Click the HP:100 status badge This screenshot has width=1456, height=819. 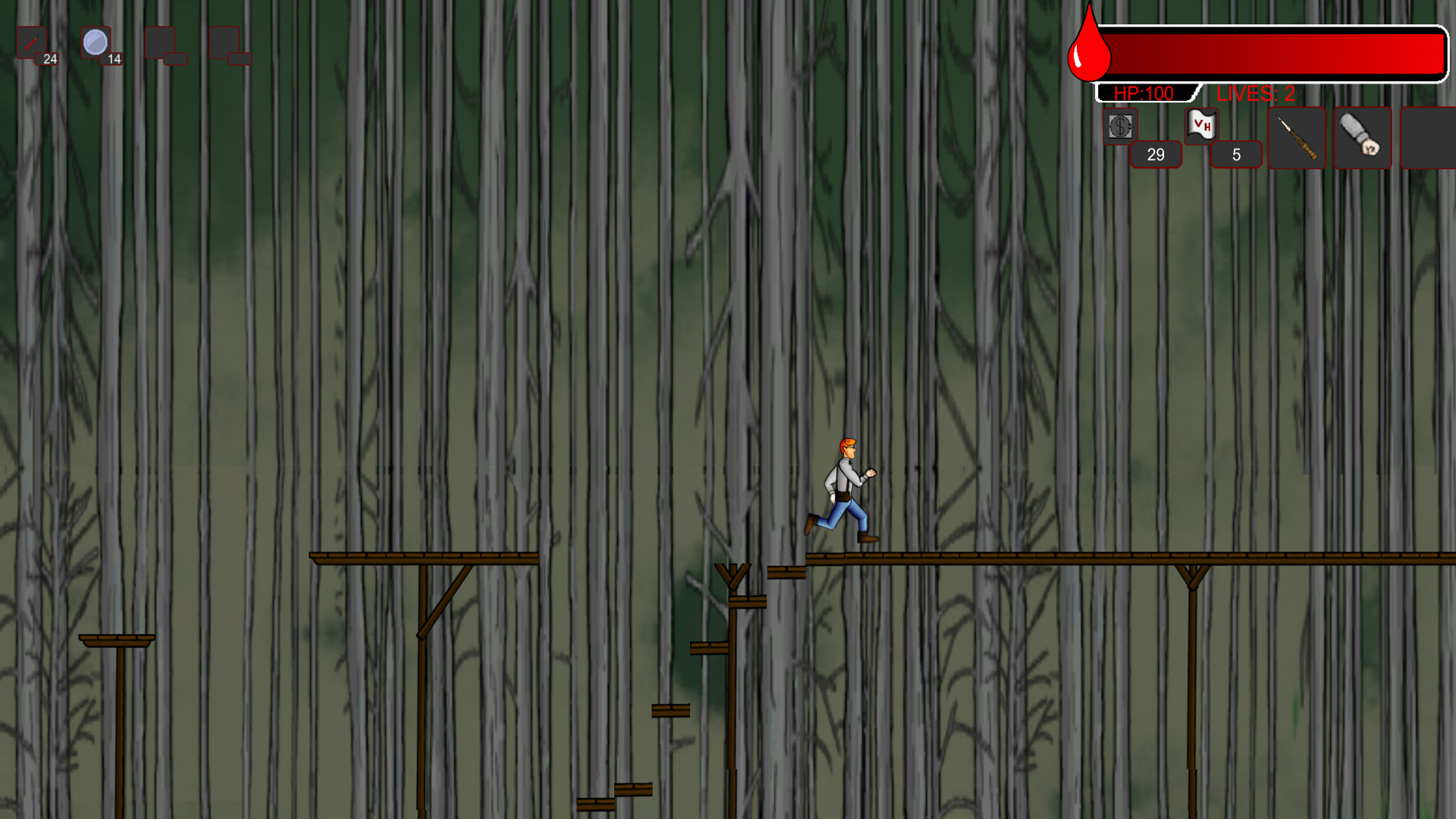(1144, 93)
